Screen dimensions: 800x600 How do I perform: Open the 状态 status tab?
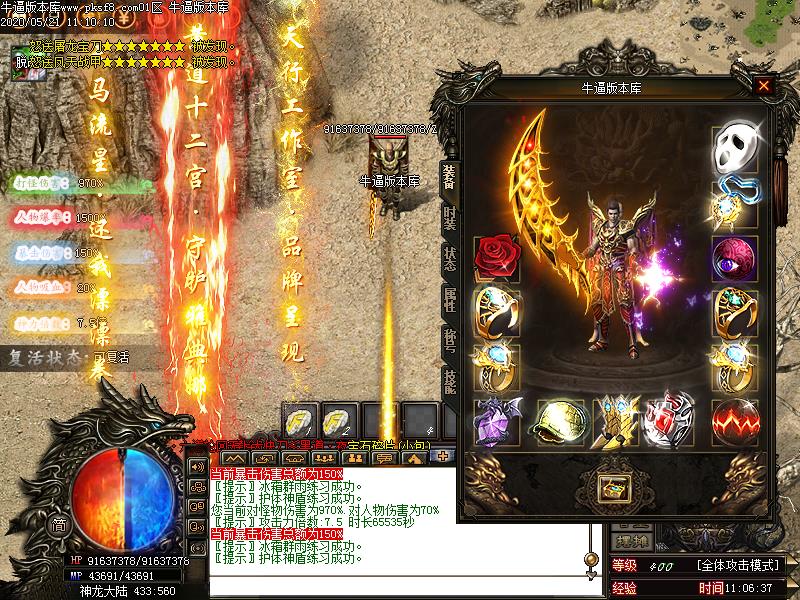(x=449, y=257)
